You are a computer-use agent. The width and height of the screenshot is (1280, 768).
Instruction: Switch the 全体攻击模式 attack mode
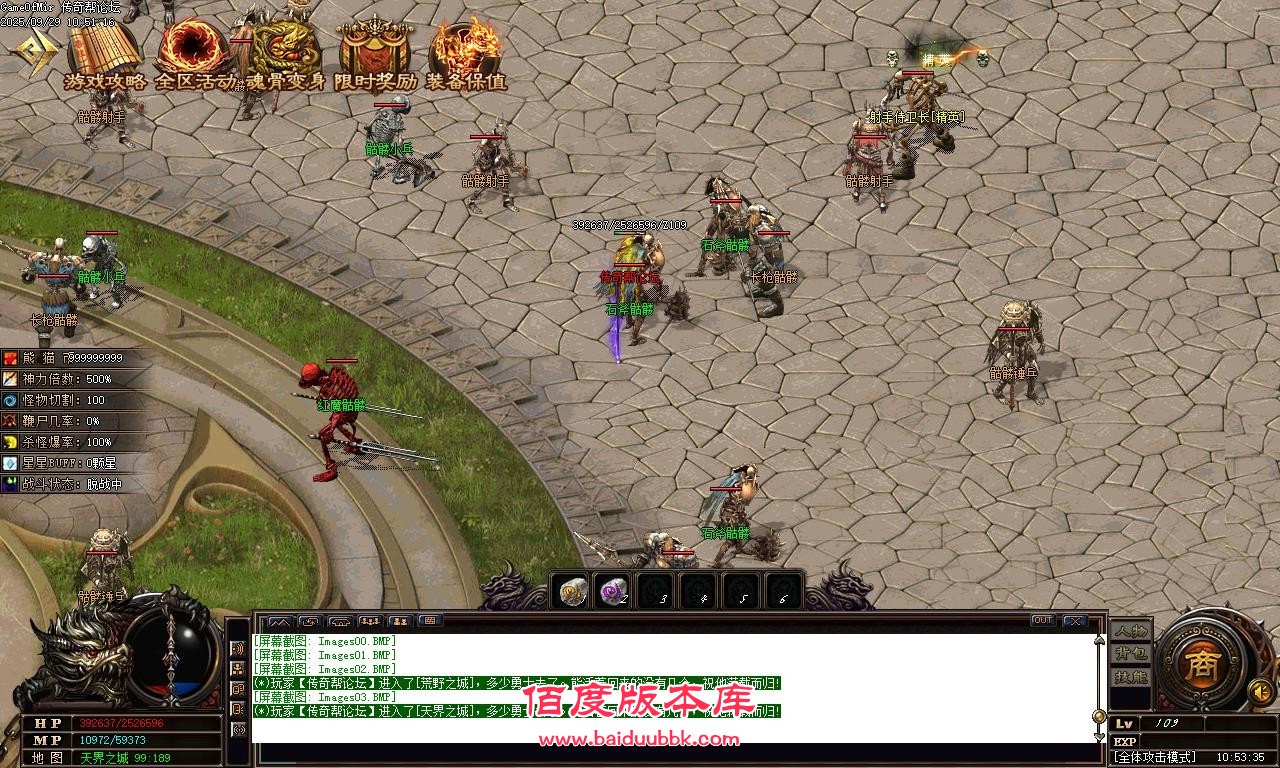(1153, 755)
